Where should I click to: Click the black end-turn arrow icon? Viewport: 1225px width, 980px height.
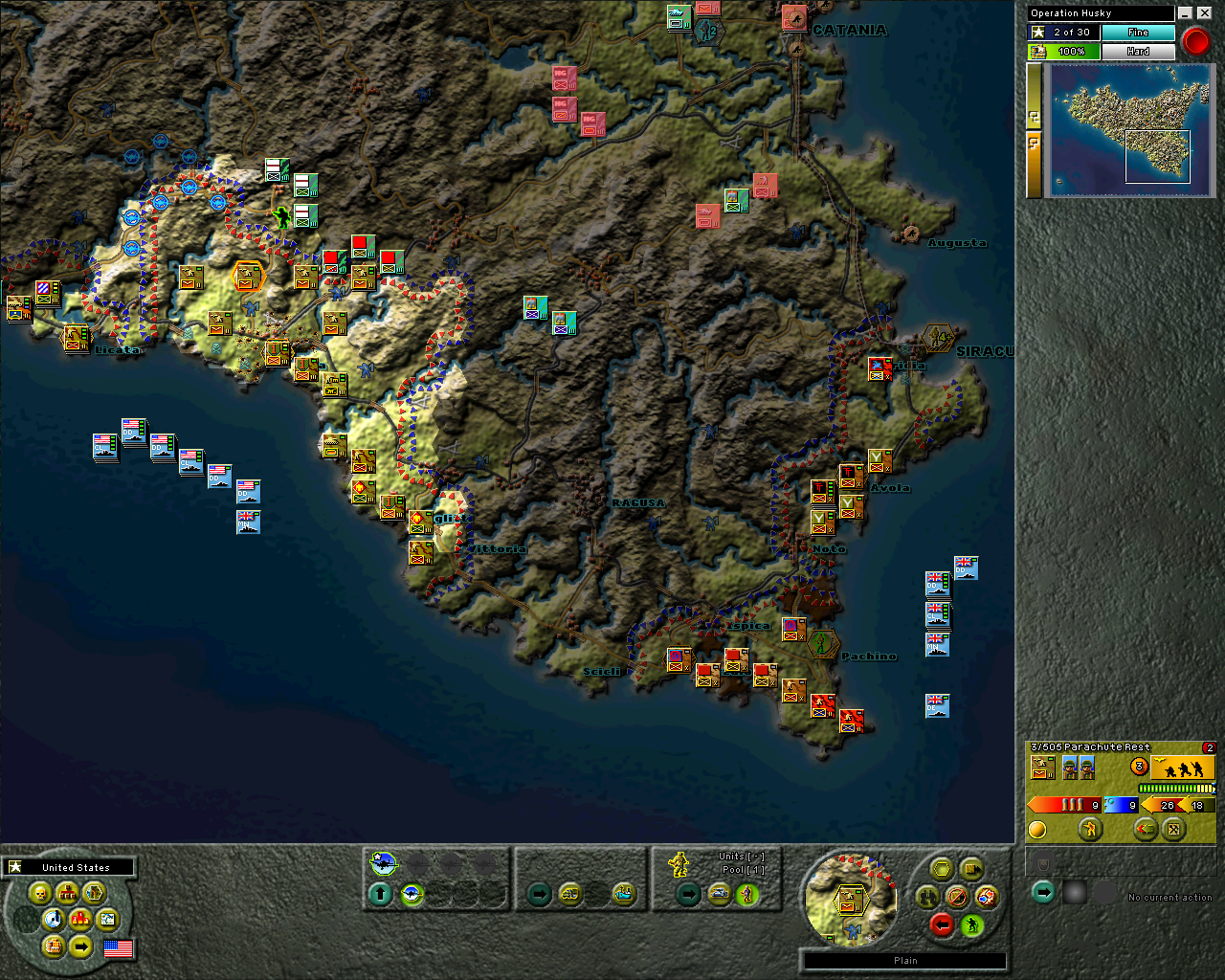click(81, 947)
